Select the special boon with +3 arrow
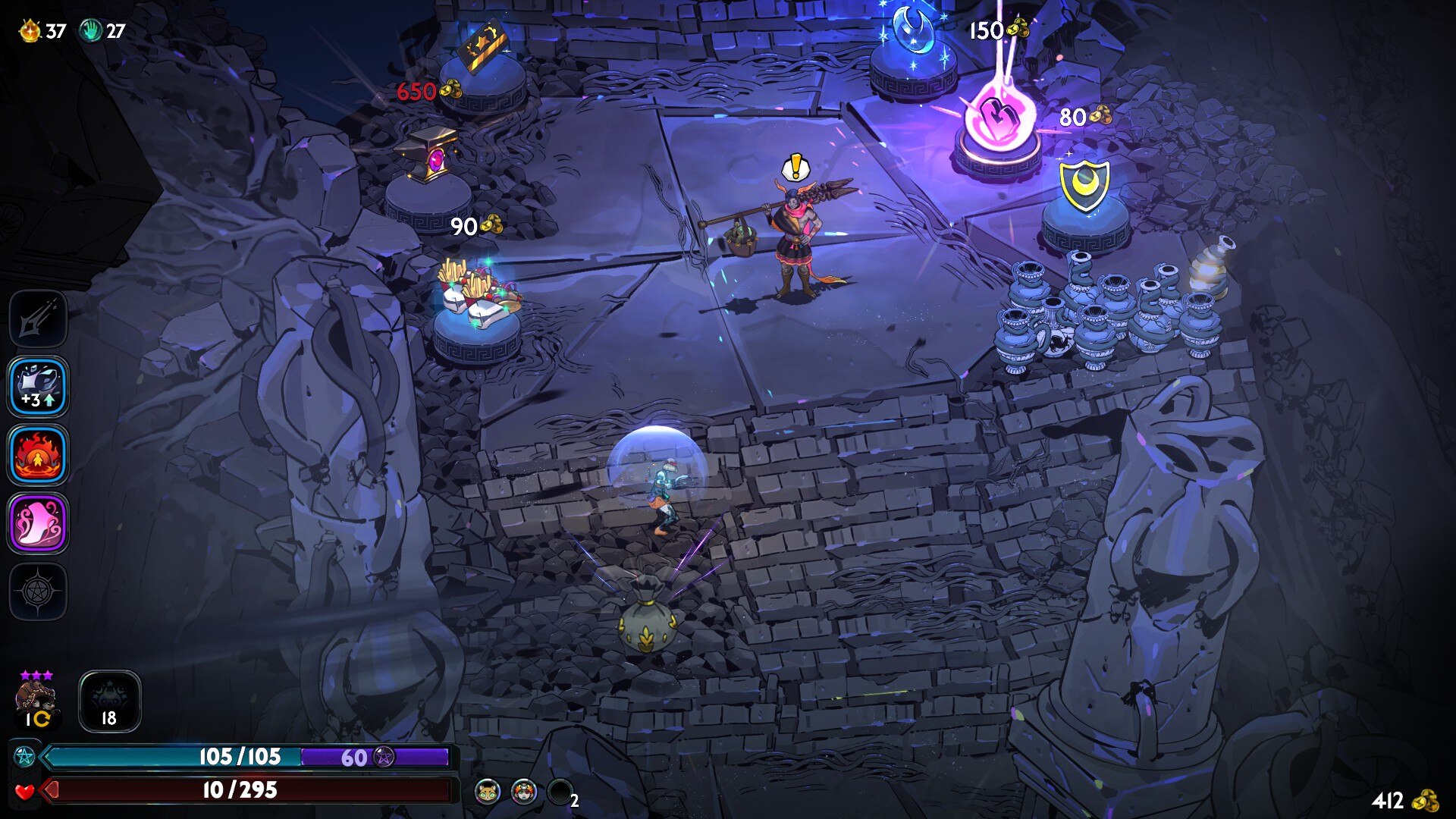Viewport: 1456px width, 819px height. click(x=38, y=387)
